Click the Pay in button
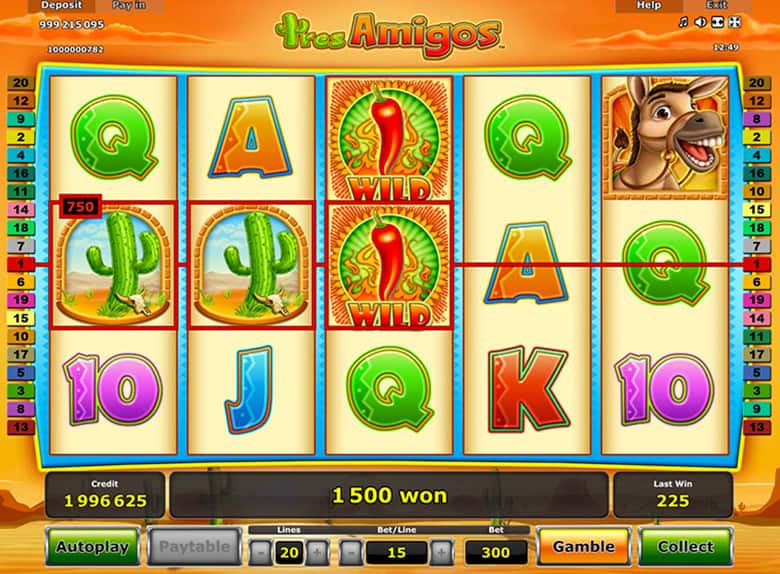Image resolution: width=780 pixels, height=574 pixels. click(127, 5)
